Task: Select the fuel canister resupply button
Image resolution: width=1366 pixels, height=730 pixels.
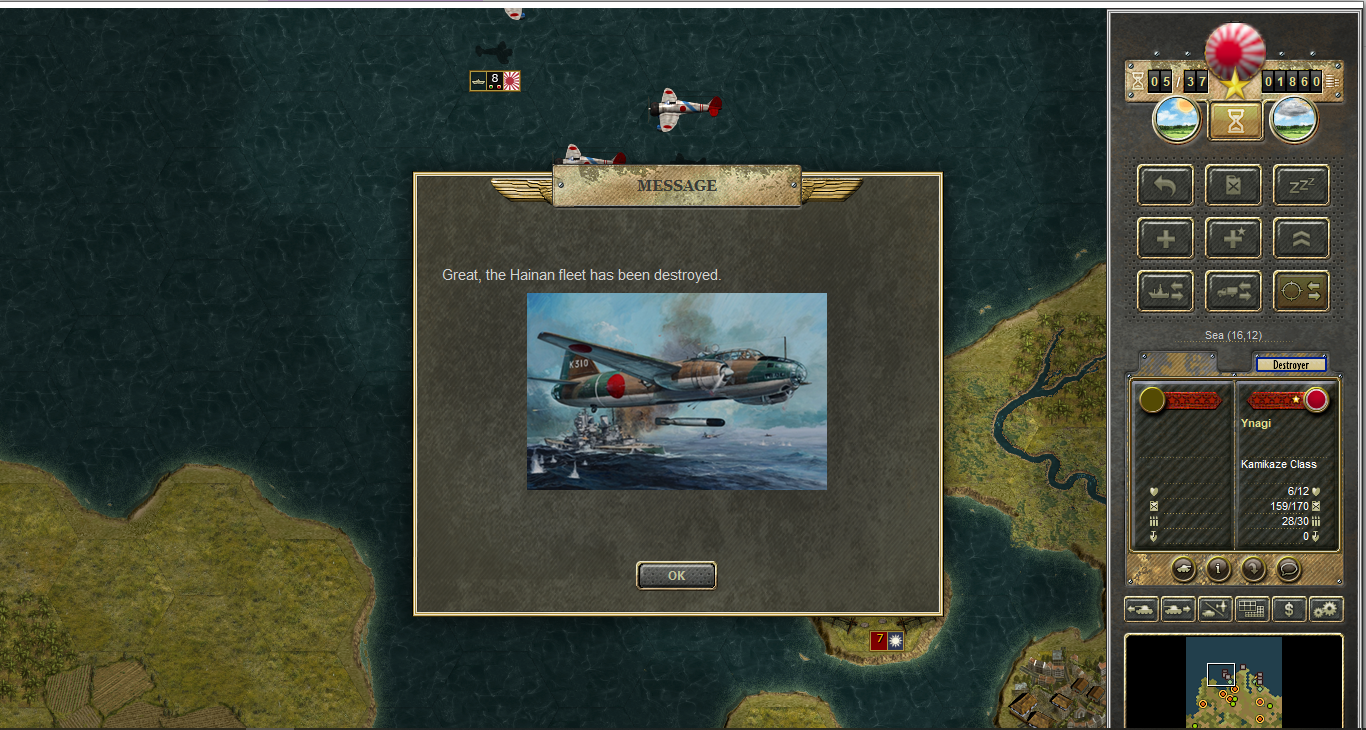Action: [x=1233, y=185]
